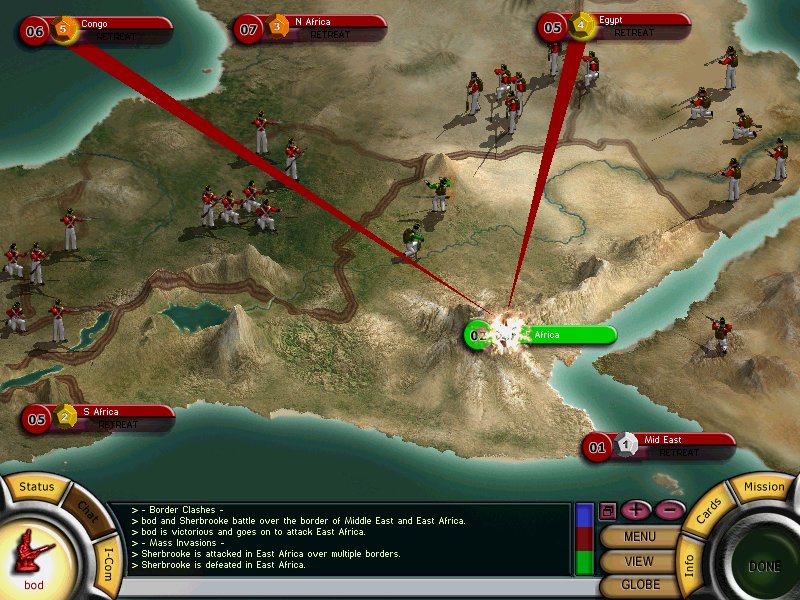Retreat the Congo army

point(118,35)
